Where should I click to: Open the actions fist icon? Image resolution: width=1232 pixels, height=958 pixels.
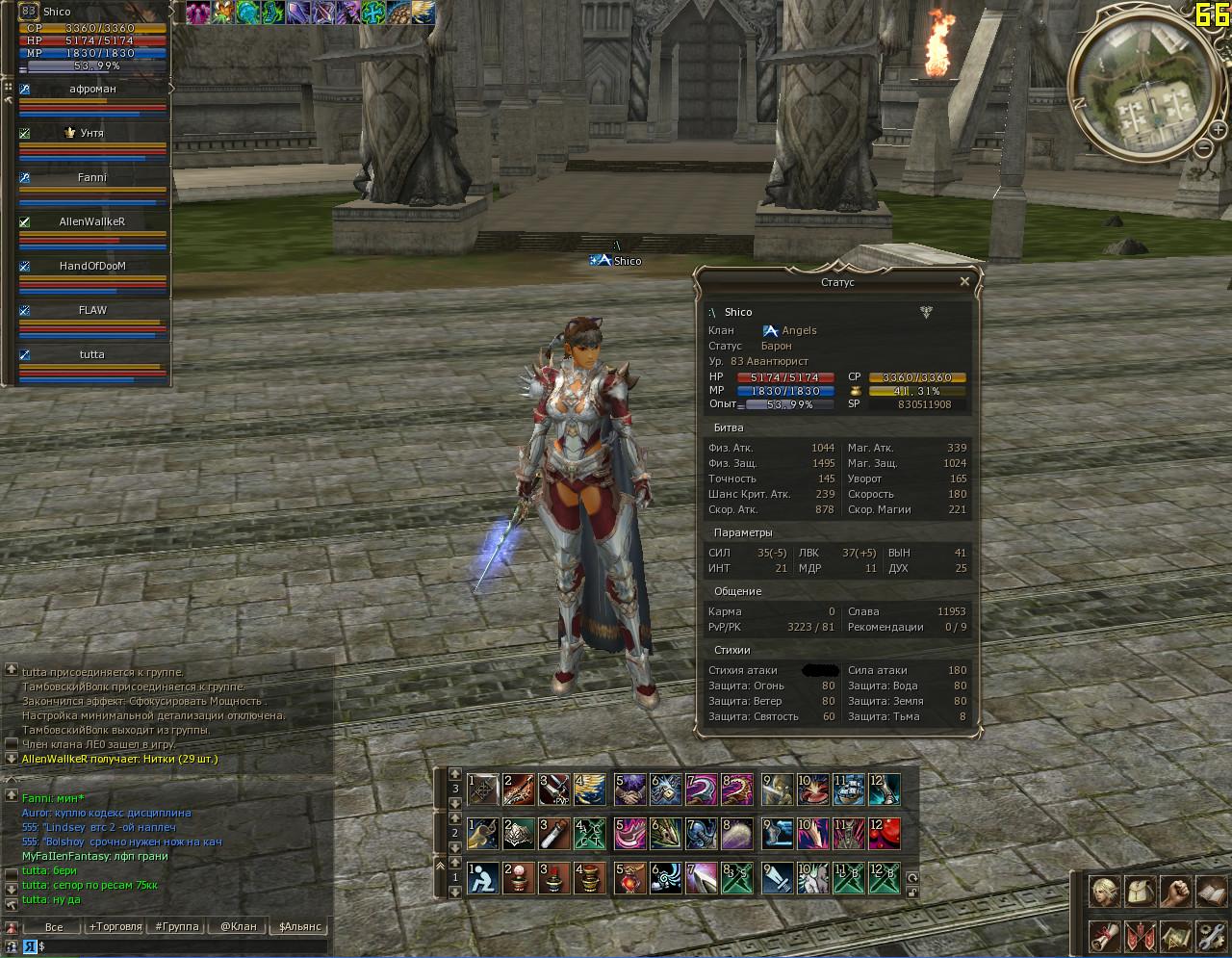click(1174, 892)
